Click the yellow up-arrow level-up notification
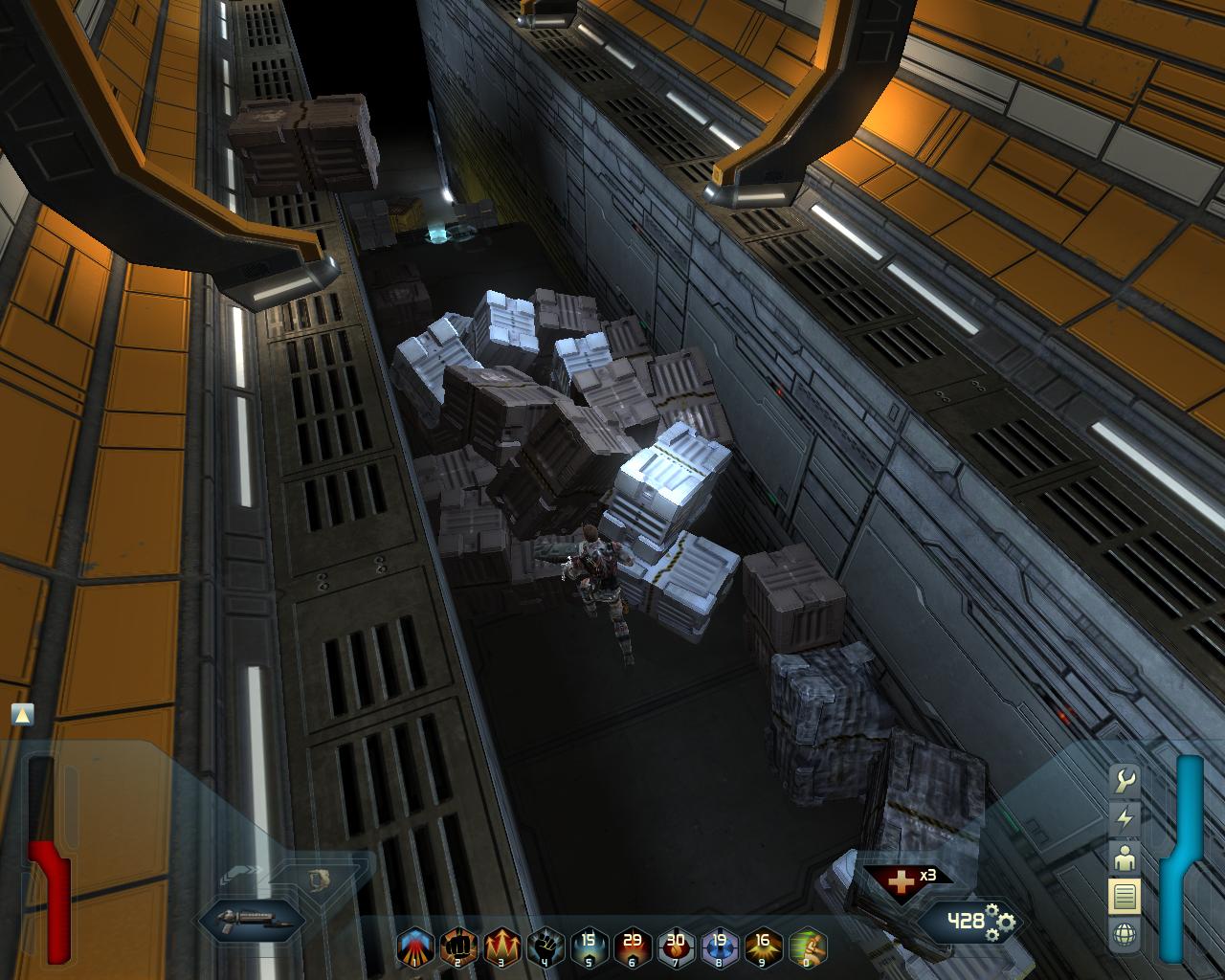The height and width of the screenshot is (980, 1225). coord(23,714)
